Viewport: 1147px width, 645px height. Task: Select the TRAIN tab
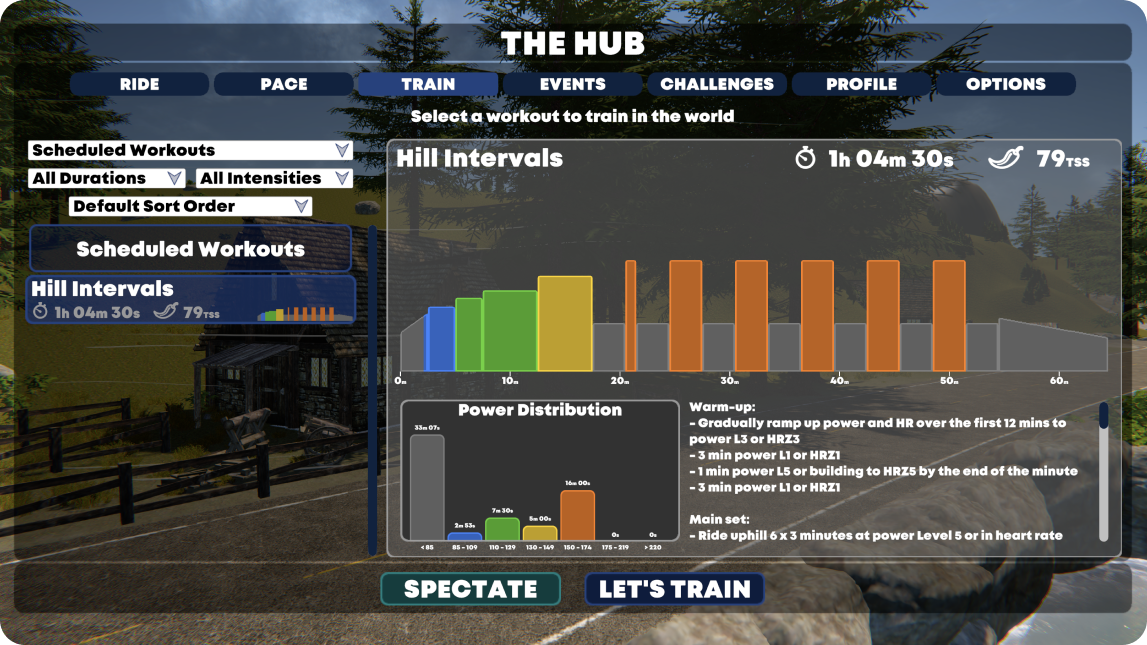pos(428,84)
